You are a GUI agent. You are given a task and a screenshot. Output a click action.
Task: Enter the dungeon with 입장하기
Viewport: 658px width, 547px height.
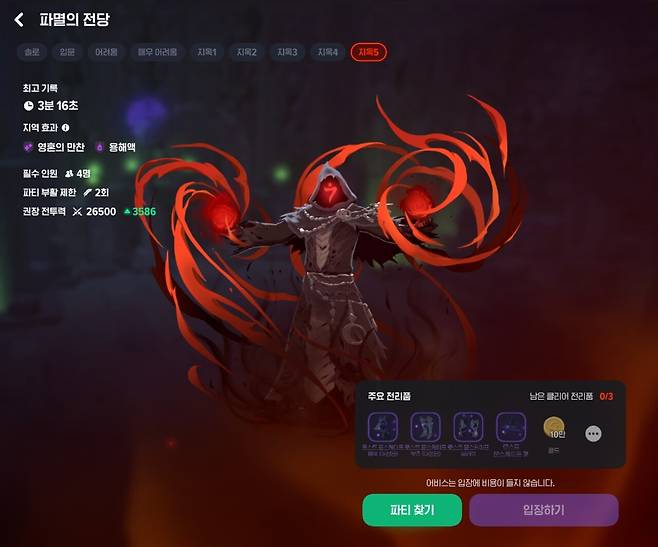[543, 509]
